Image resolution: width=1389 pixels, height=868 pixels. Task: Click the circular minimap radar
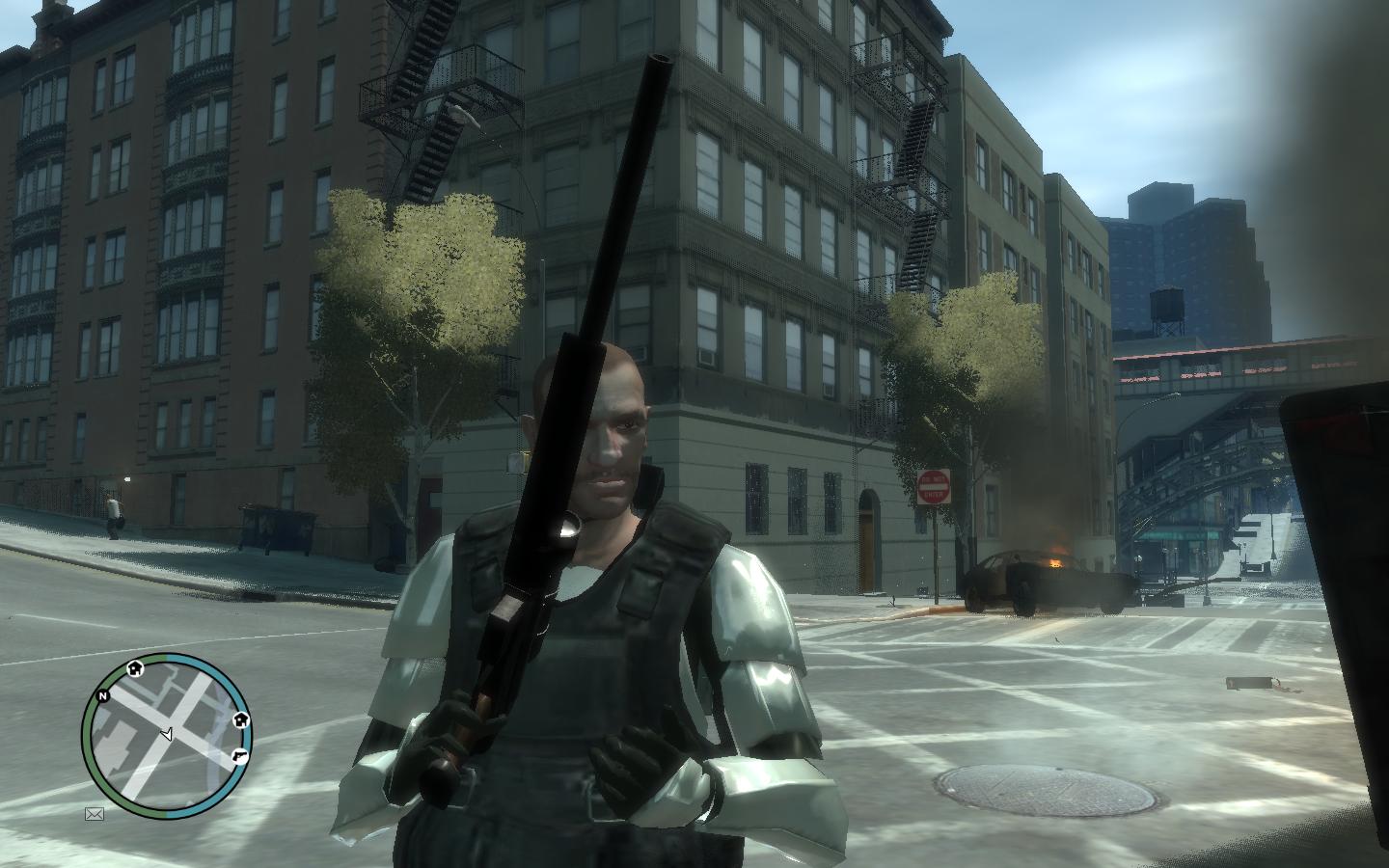click(166, 736)
